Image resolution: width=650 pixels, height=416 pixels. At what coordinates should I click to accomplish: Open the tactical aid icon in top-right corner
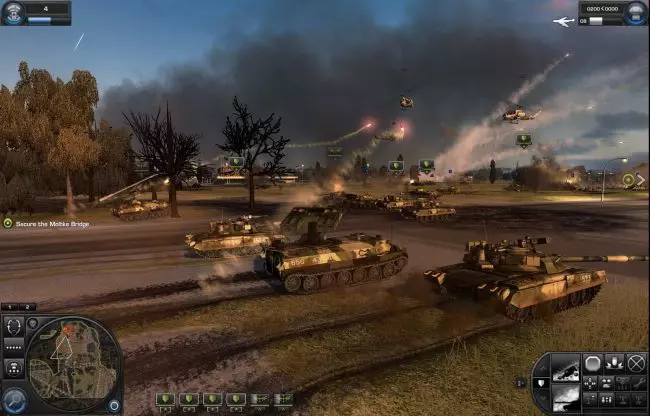pyautogui.click(x=636, y=12)
